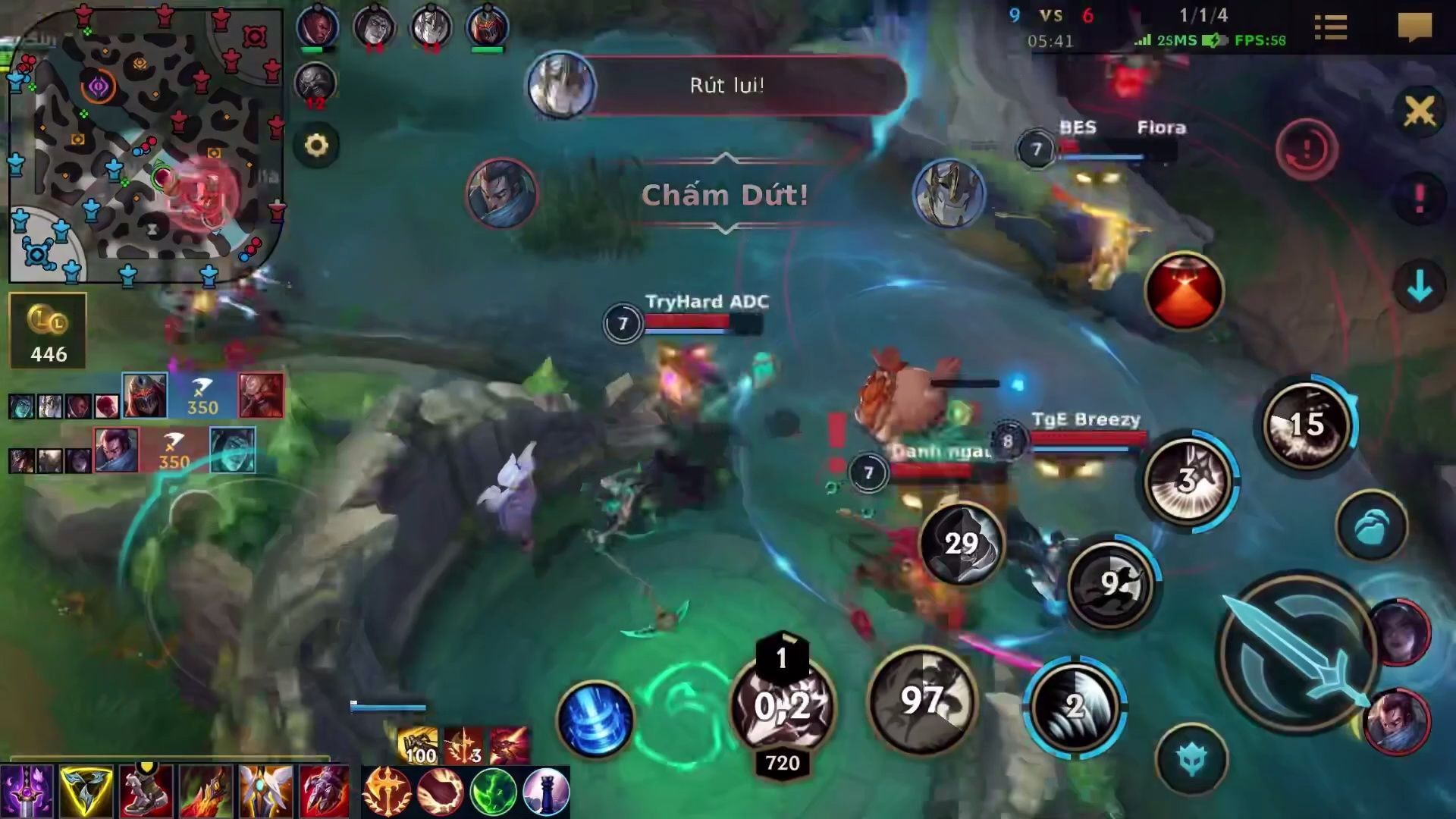Viewport: 1456px width, 819px height.
Task: Open the scoreboard list
Action: [x=1330, y=28]
